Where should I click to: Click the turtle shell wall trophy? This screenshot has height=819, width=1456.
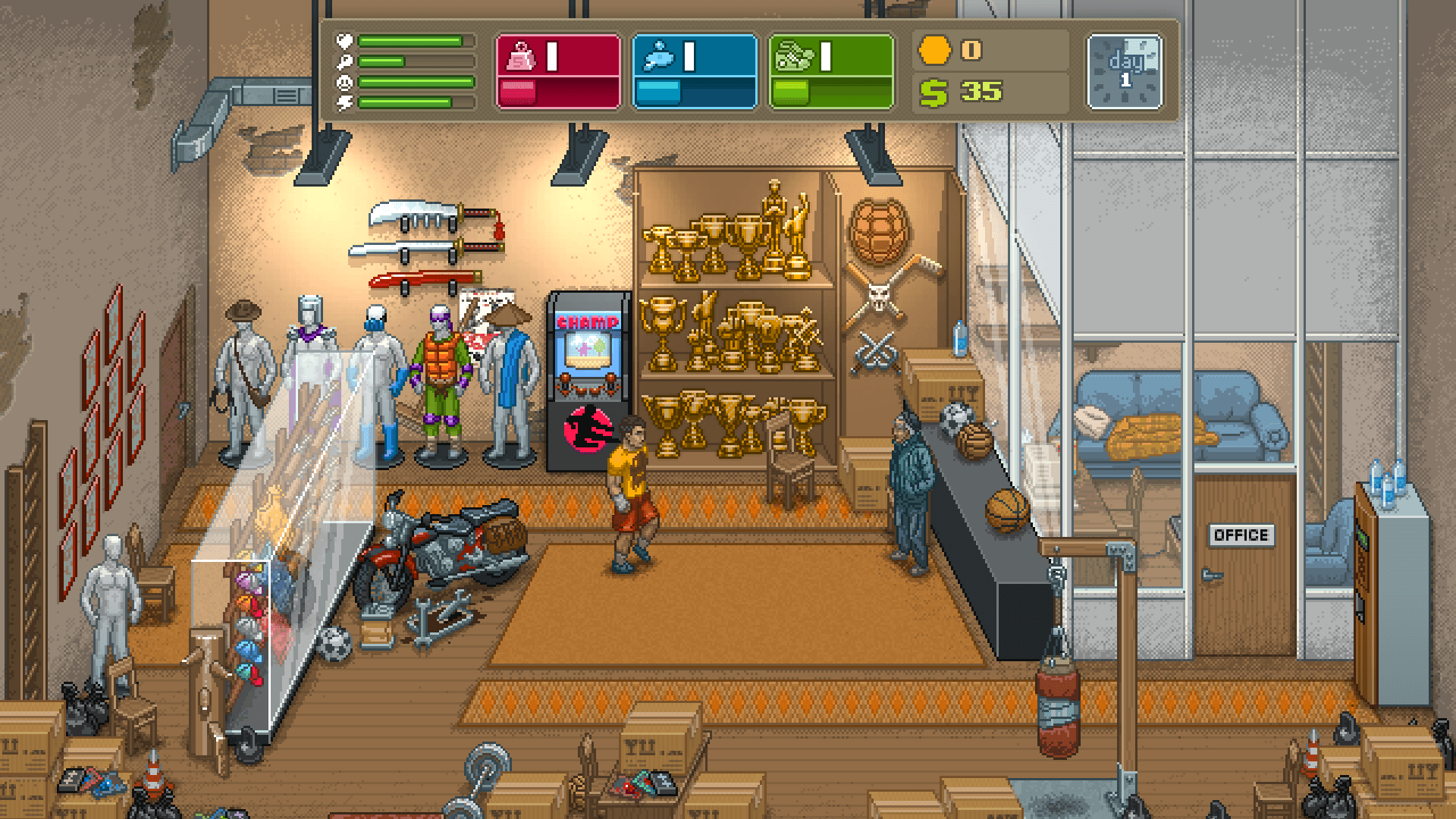click(880, 231)
